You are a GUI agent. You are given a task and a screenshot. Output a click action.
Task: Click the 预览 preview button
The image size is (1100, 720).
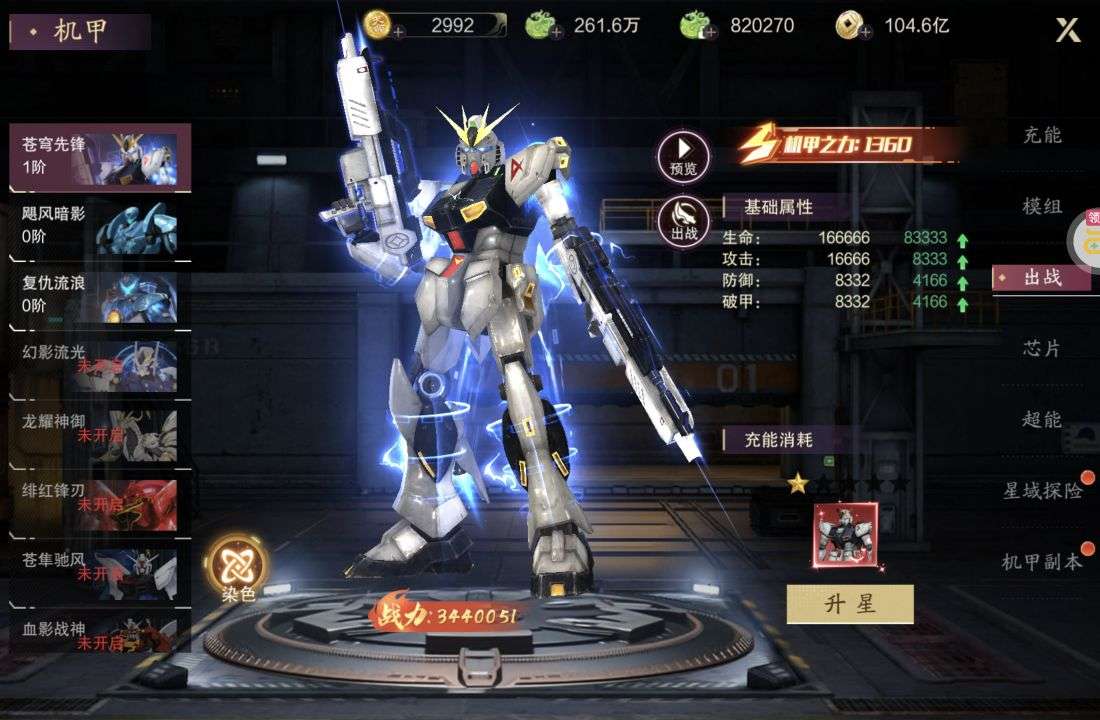683,157
